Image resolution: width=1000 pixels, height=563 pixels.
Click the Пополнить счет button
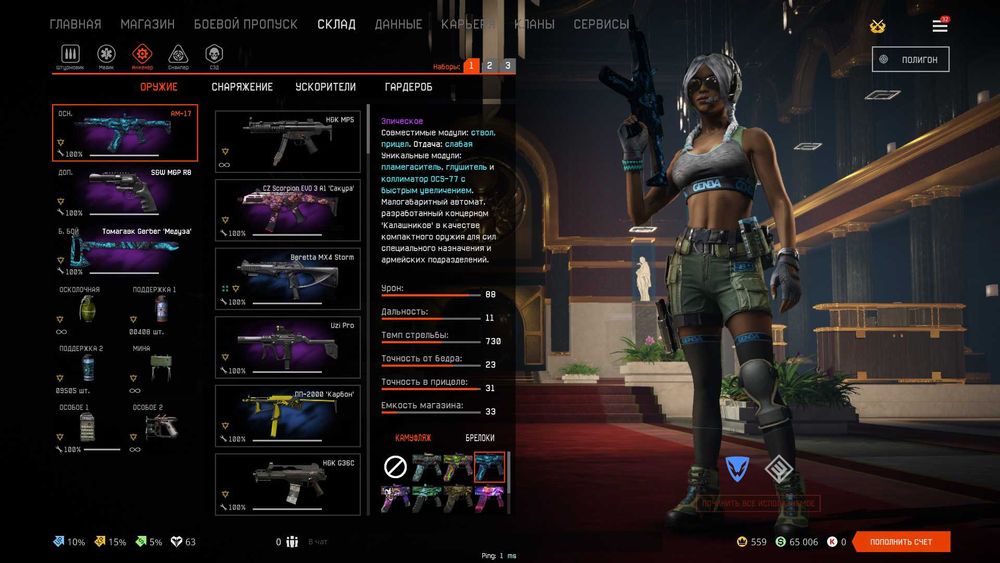click(900, 542)
